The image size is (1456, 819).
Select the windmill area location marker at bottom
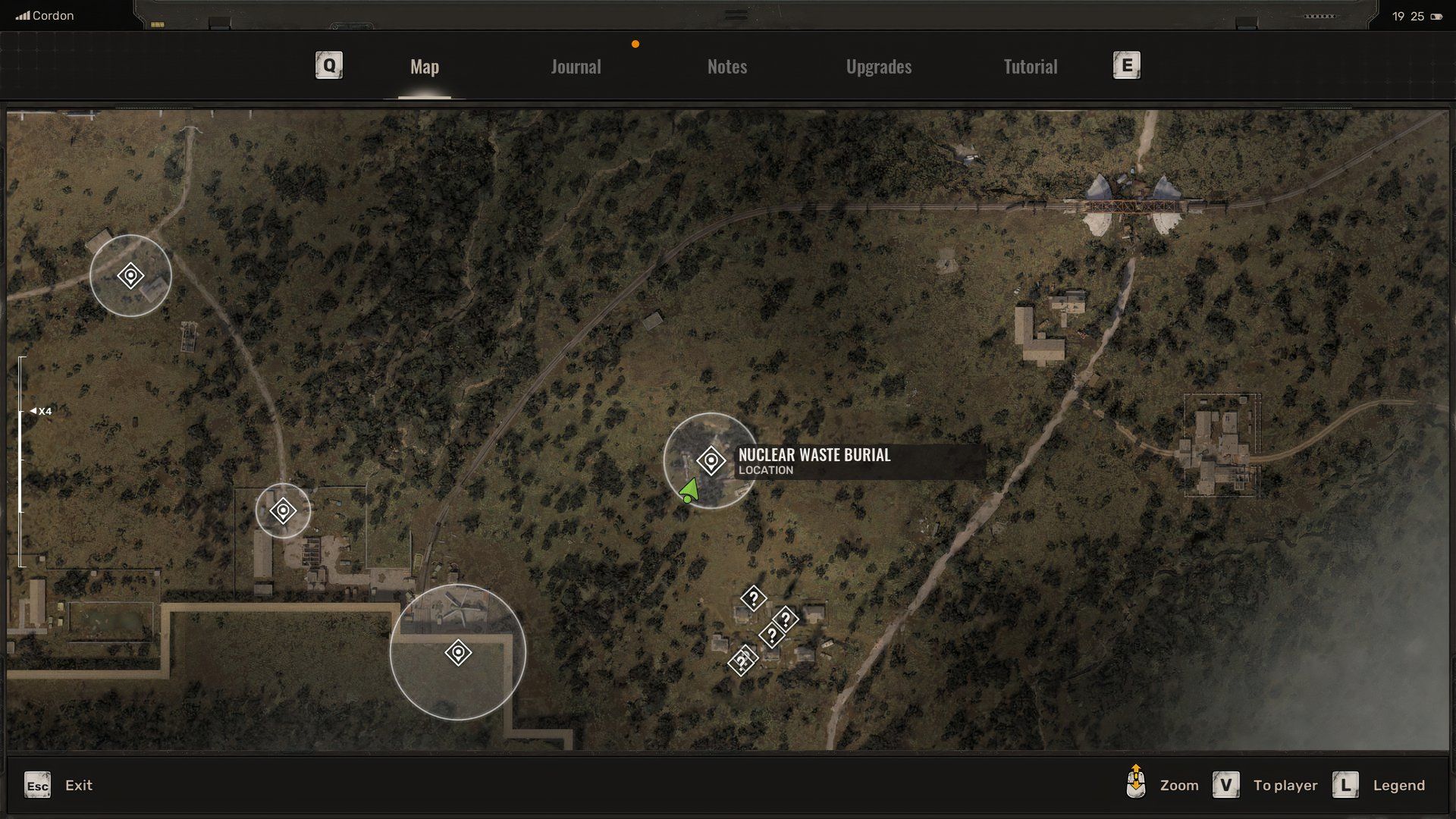(458, 651)
